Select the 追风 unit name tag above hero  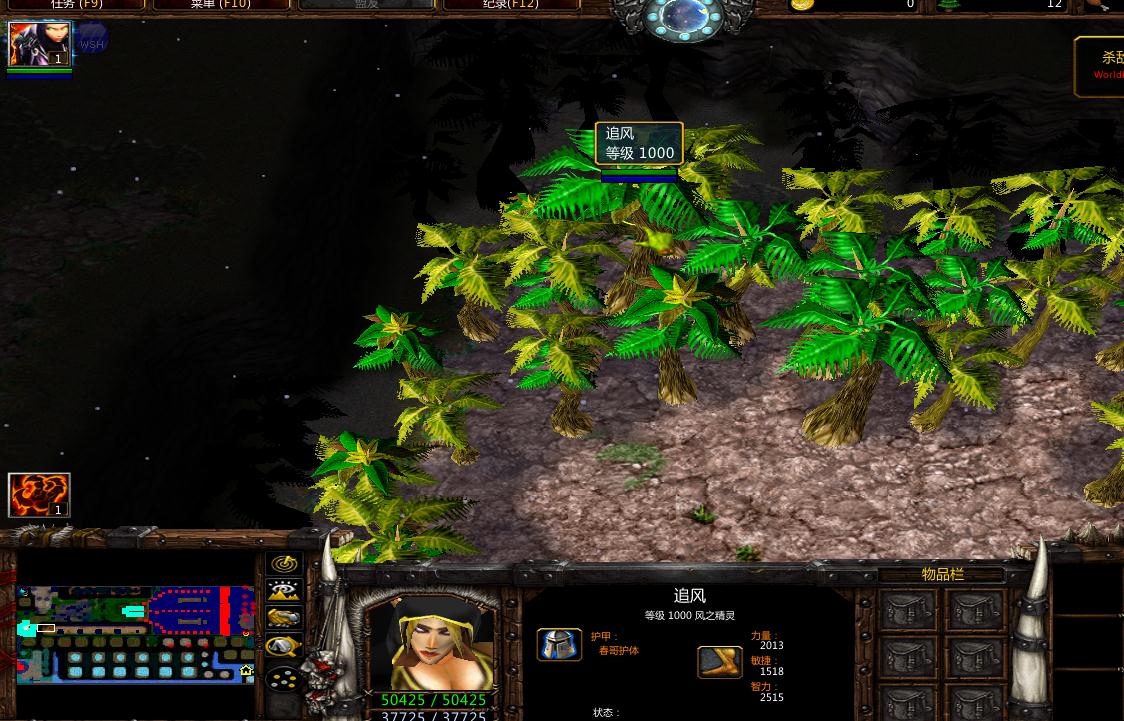pyautogui.click(x=639, y=143)
